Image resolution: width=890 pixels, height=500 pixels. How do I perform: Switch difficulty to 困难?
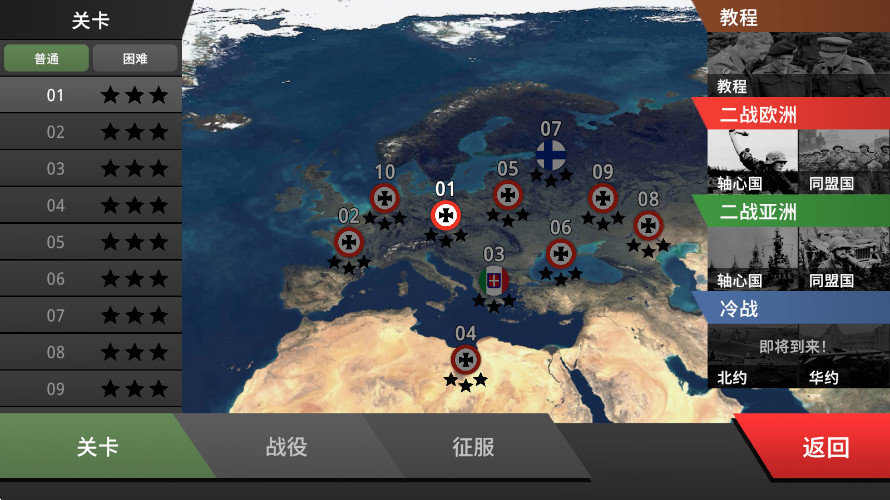point(135,58)
